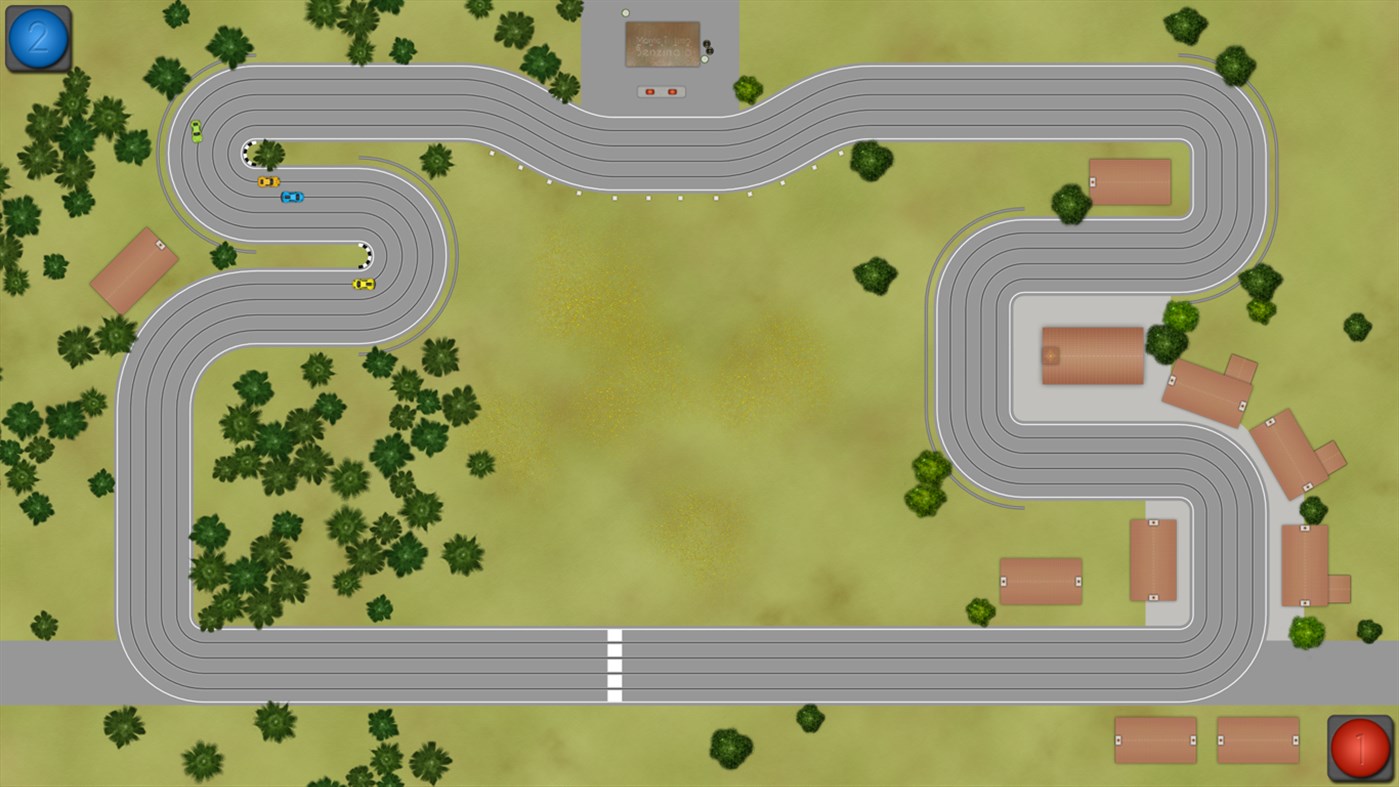Image resolution: width=1399 pixels, height=787 pixels.
Task: Select the blue race car below the orange car
Action: 292,198
